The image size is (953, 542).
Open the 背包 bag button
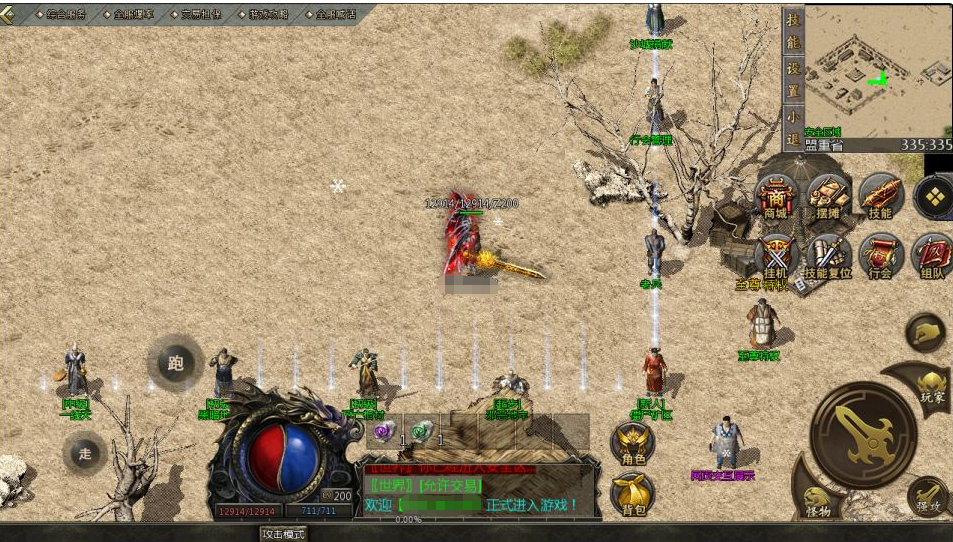632,493
